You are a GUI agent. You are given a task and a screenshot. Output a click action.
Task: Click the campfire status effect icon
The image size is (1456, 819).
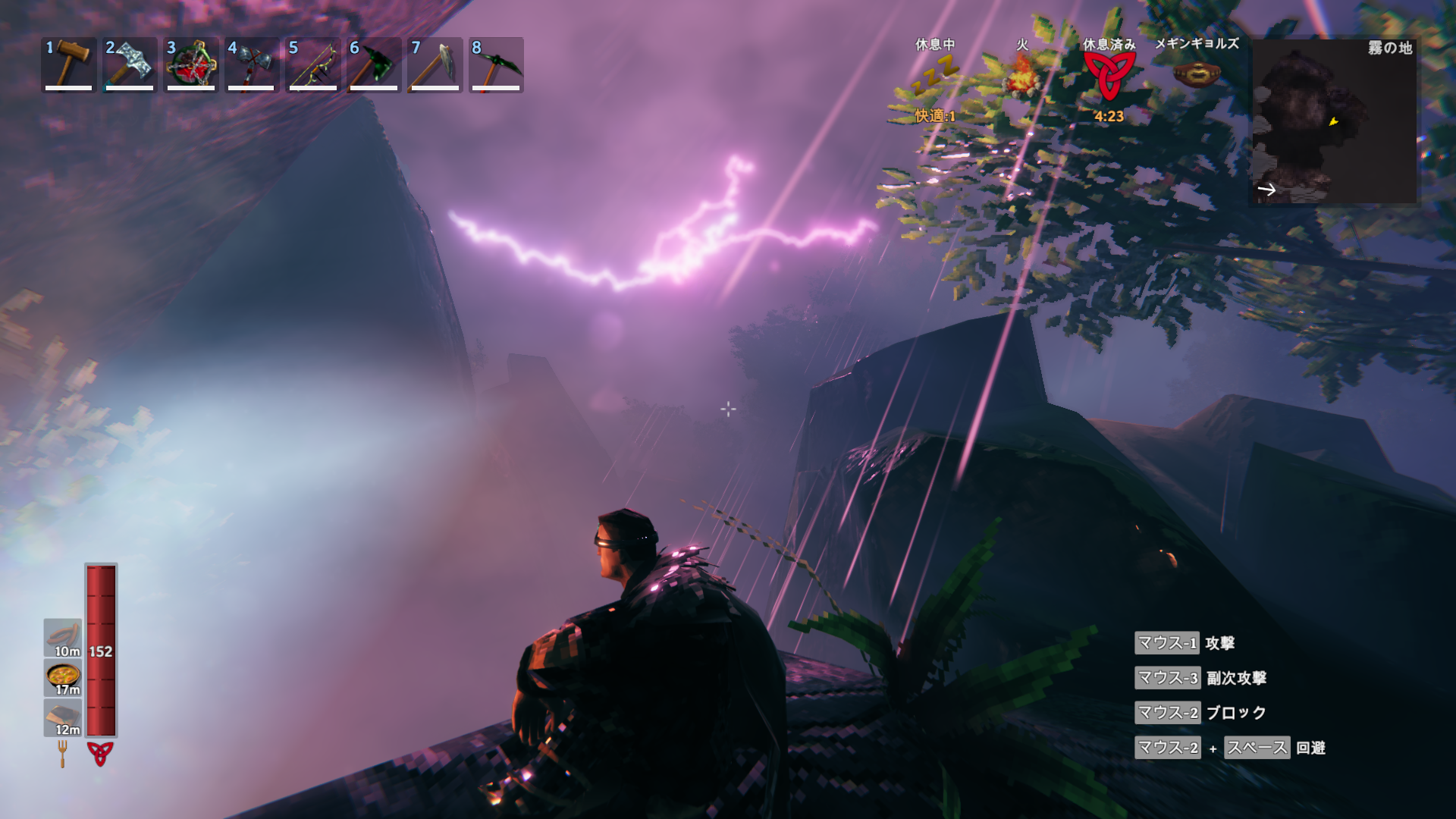(1022, 76)
